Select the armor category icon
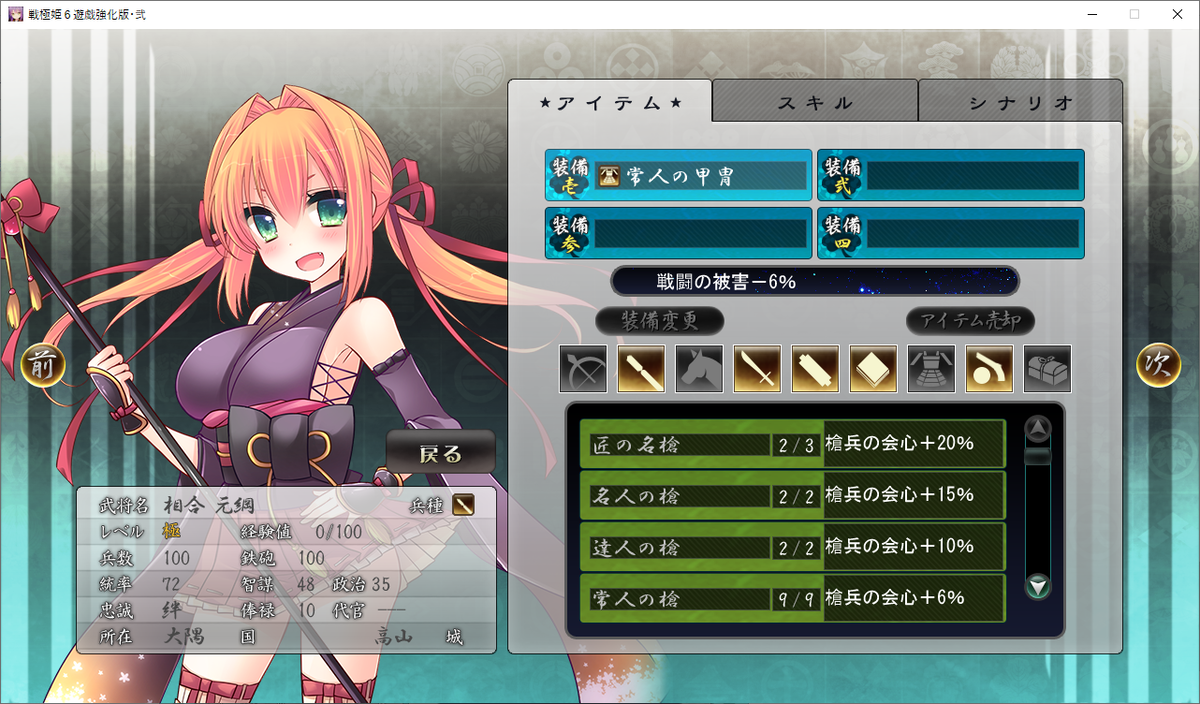 (931, 369)
